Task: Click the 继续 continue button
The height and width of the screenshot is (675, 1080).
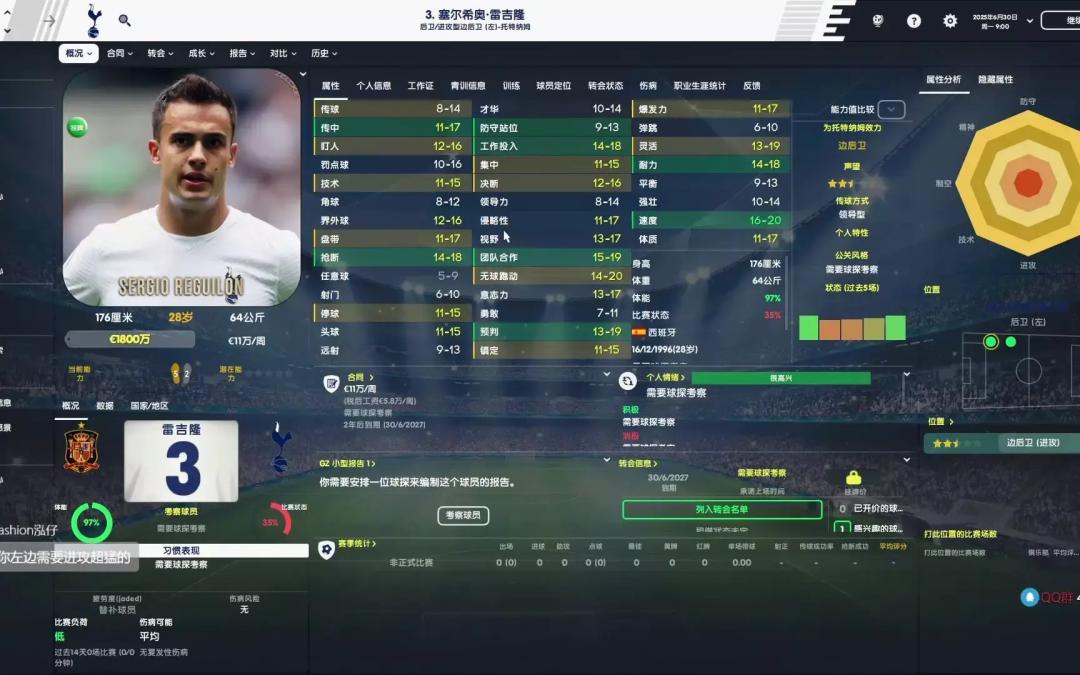Action: coord(1060,20)
